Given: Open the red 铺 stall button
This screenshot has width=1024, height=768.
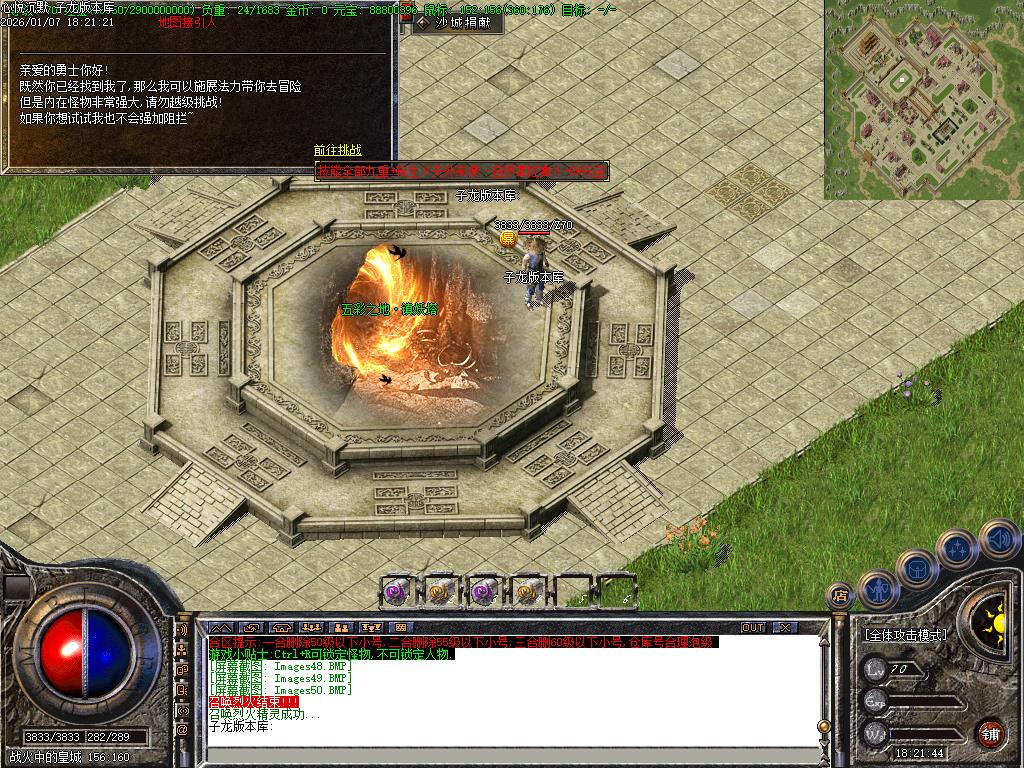Looking at the screenshot, I should click(x=989, y=733).
